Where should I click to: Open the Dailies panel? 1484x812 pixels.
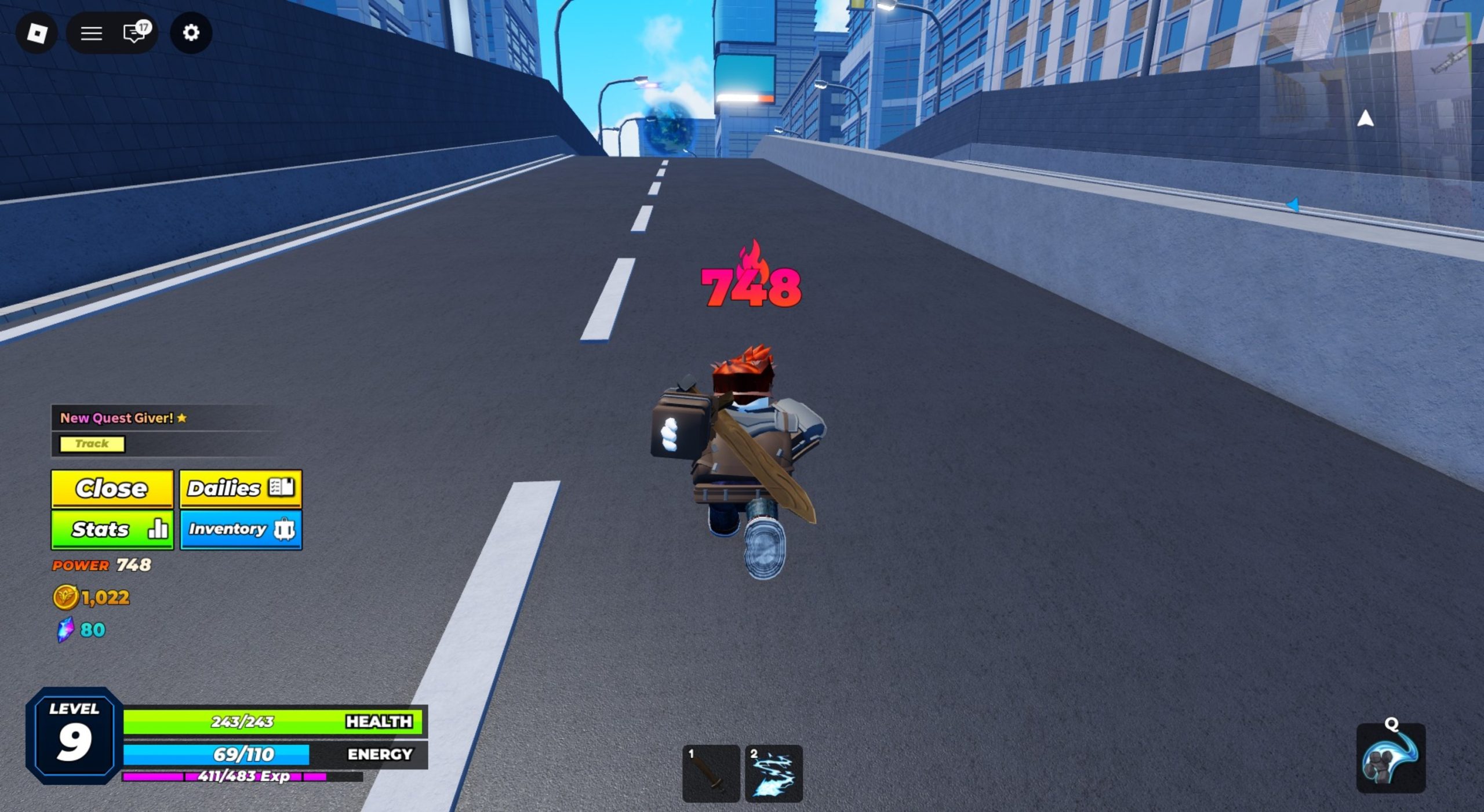point(241,489)
